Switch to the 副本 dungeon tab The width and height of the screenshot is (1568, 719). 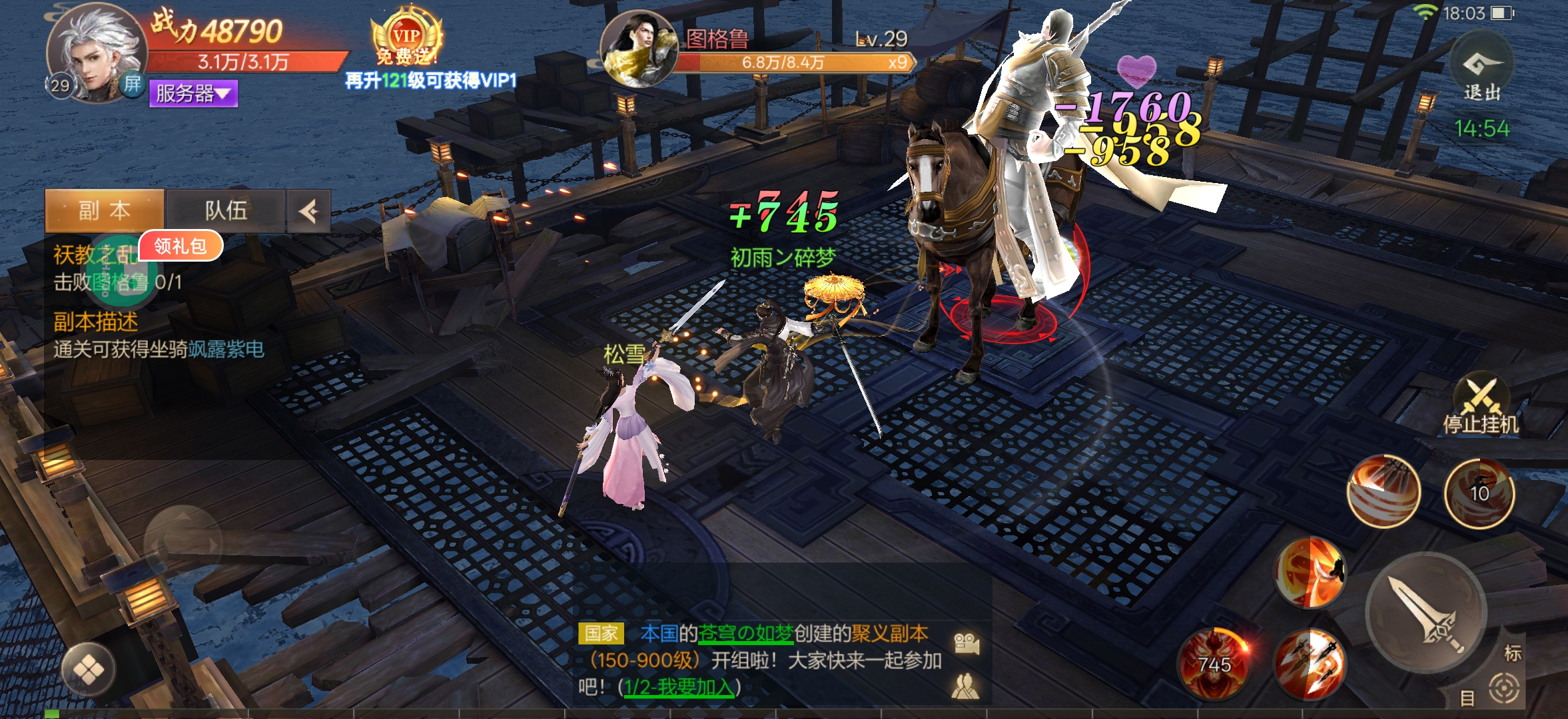coord(105,211)
